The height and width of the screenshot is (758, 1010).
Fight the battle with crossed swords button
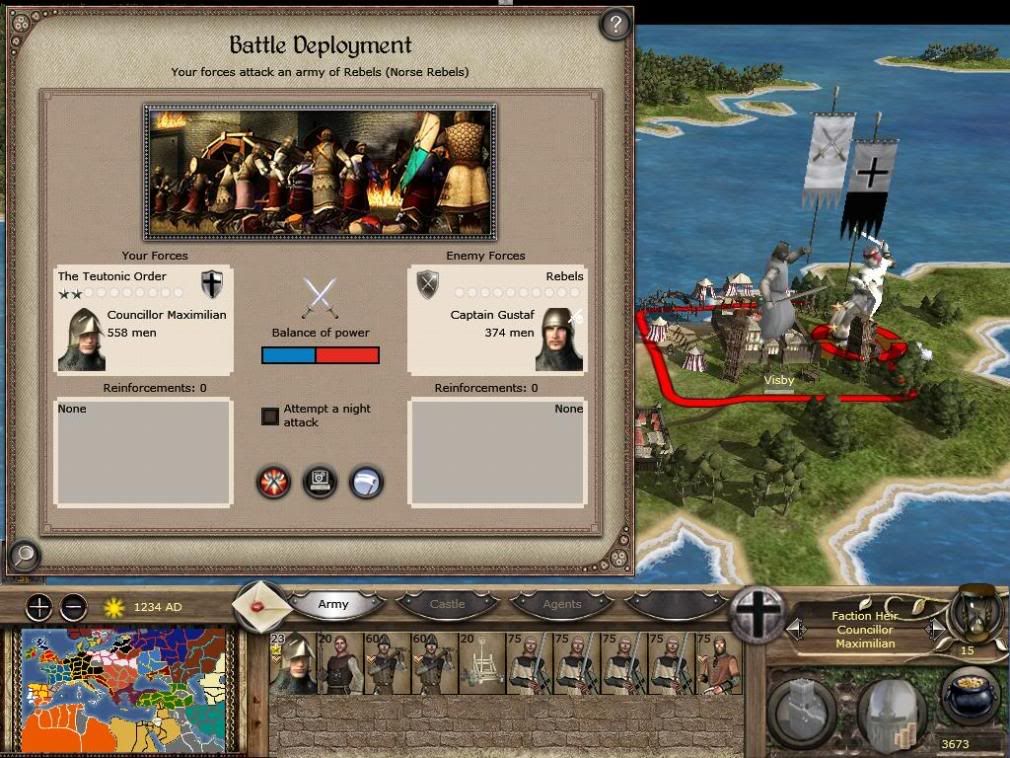pos(273,482)
